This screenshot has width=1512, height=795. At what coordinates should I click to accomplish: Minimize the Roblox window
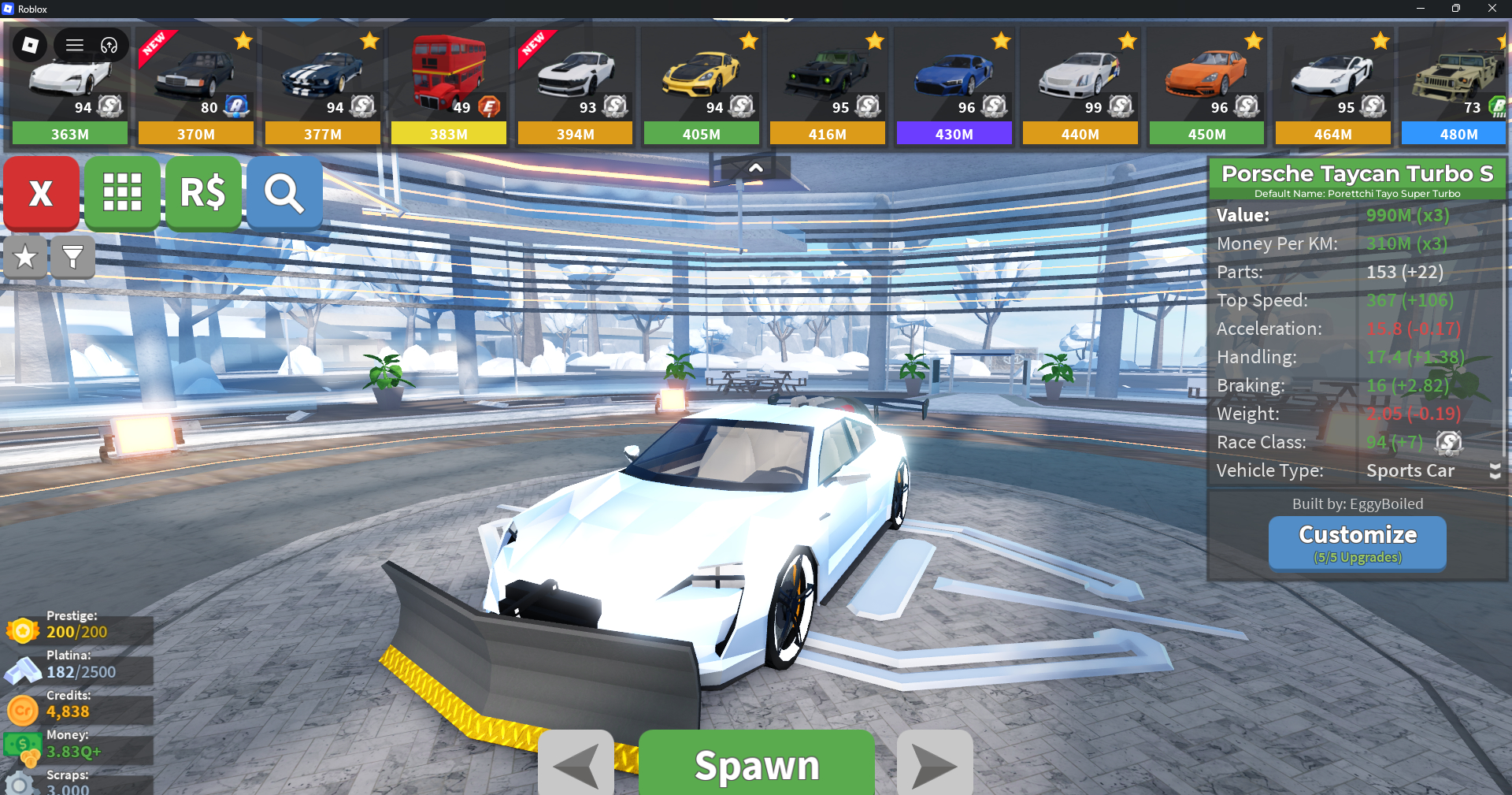click(x=1420, y=9)
